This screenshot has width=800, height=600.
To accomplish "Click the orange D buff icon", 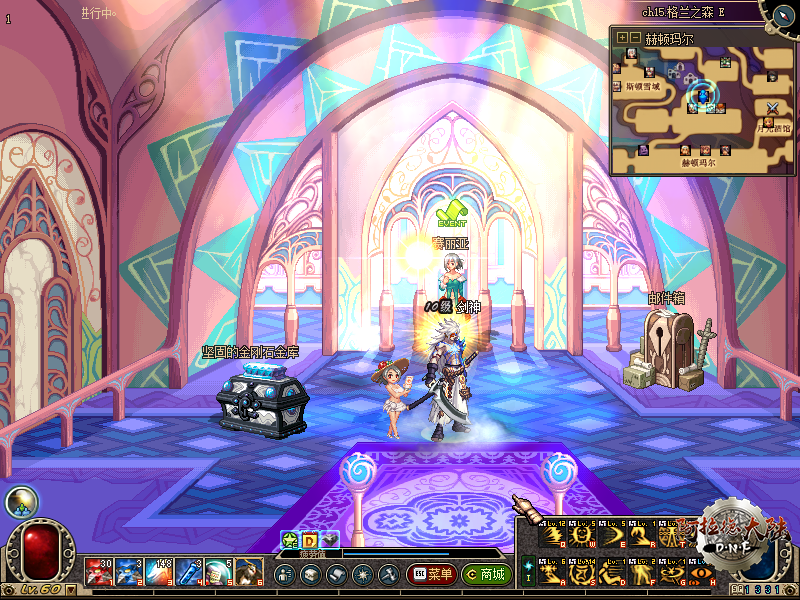I will [x=310, y=540].
